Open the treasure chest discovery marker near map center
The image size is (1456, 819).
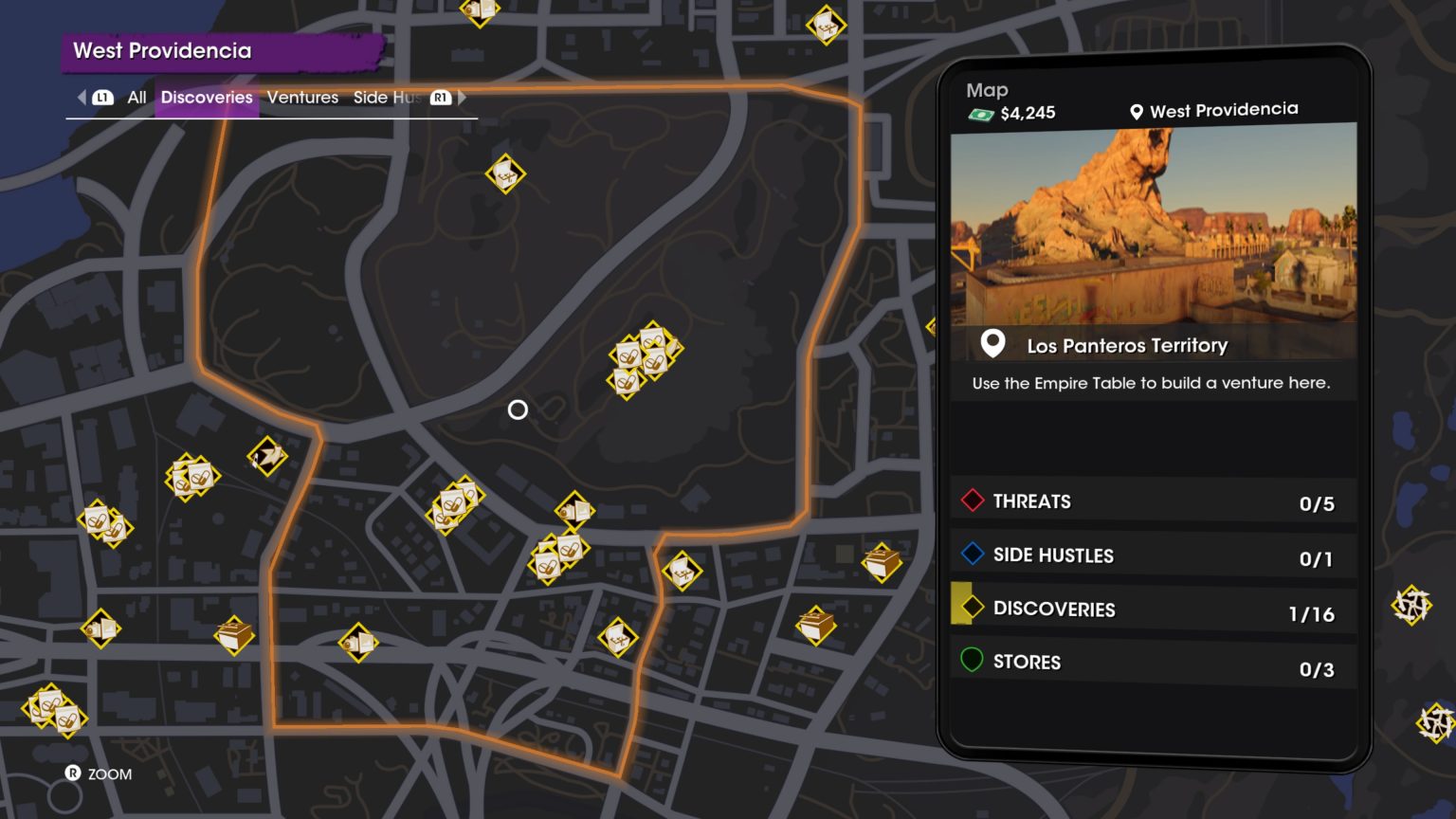(682, 573)
